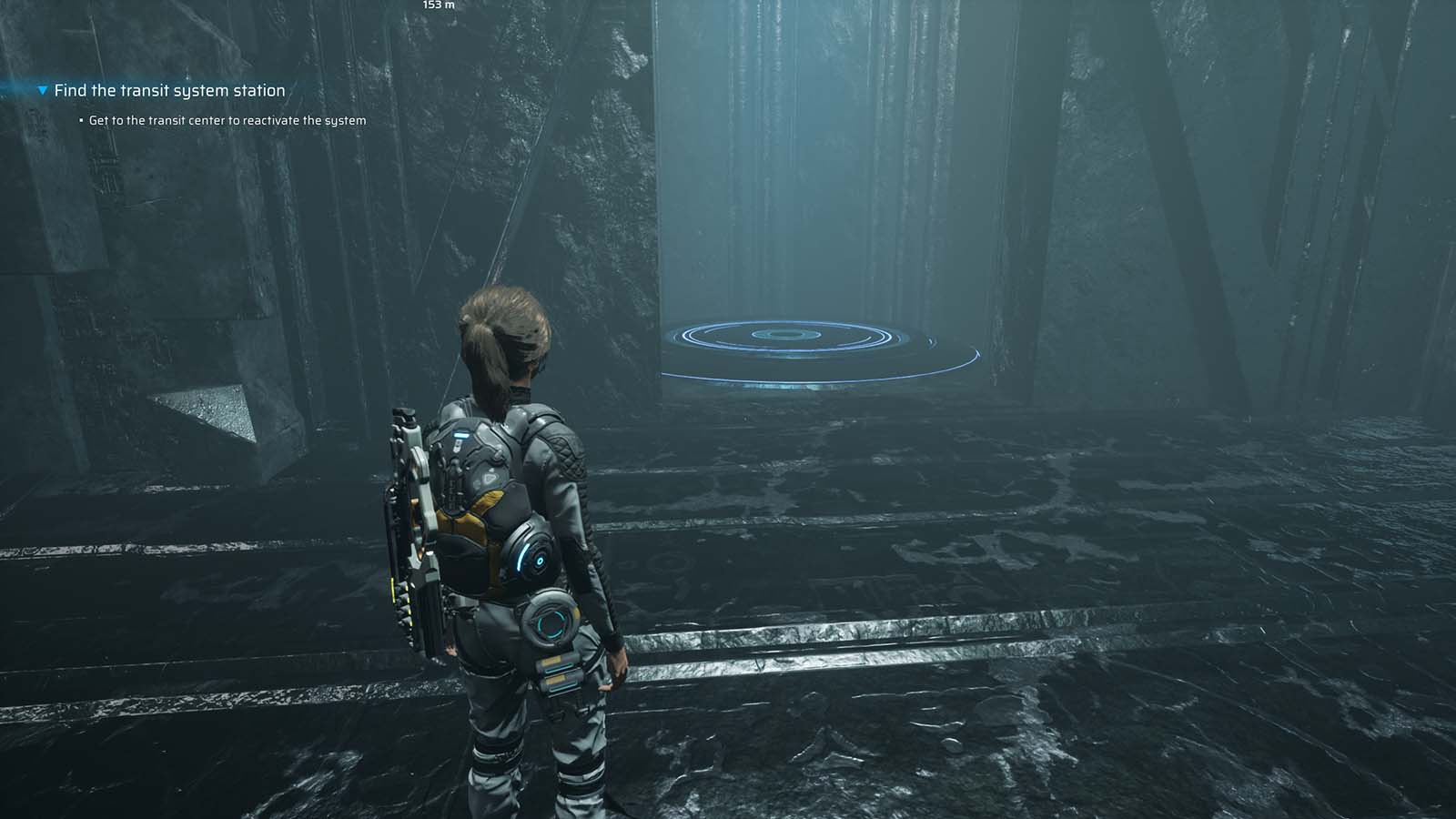
Task: Click the 'Find the transit system station' heading text
Action: coord(168,90)
